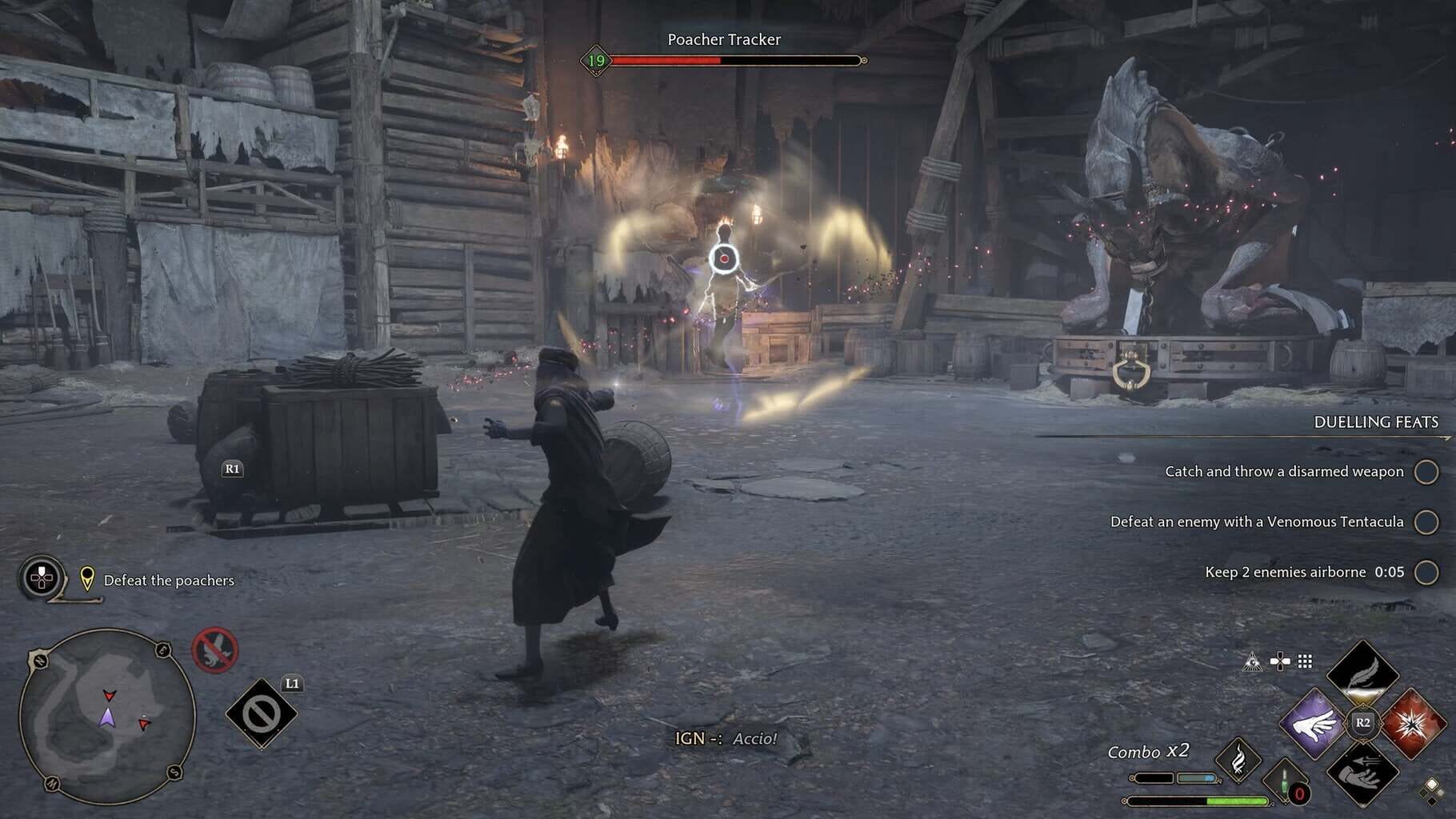Toggle the Venomous Tentacula duelling feat circle
The height and width of the screenshot is (819, 1456).
[x=1427, y=522]
